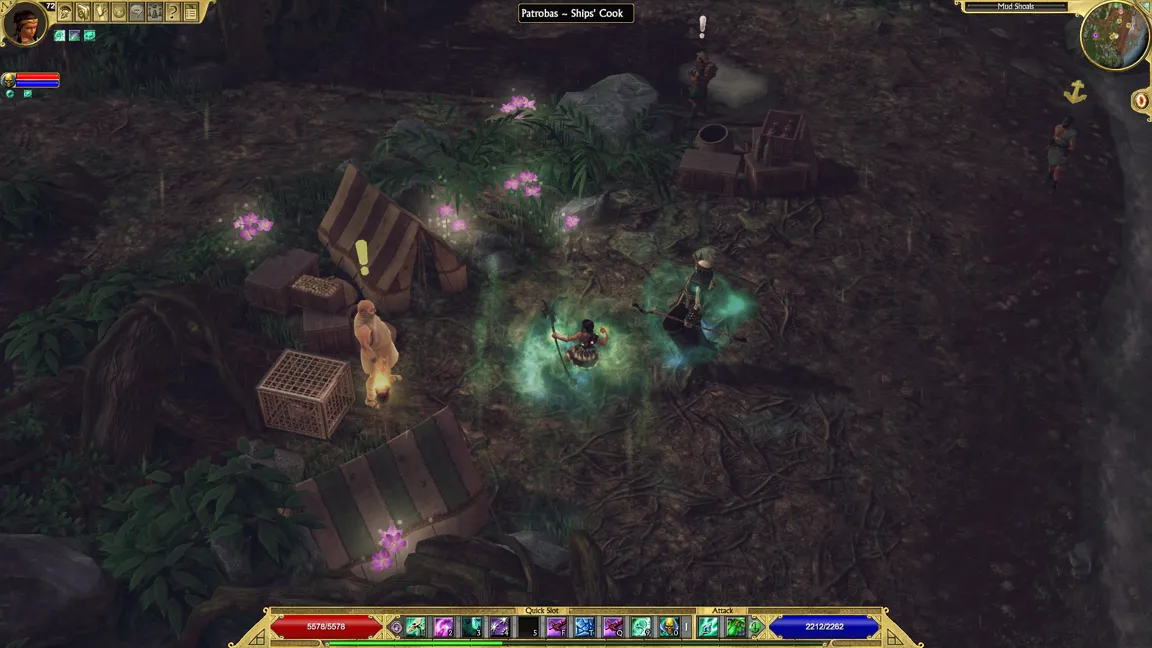Click the circular minimap
The width and height of the screenshot is (1152, 648).
click(1115, 36)
